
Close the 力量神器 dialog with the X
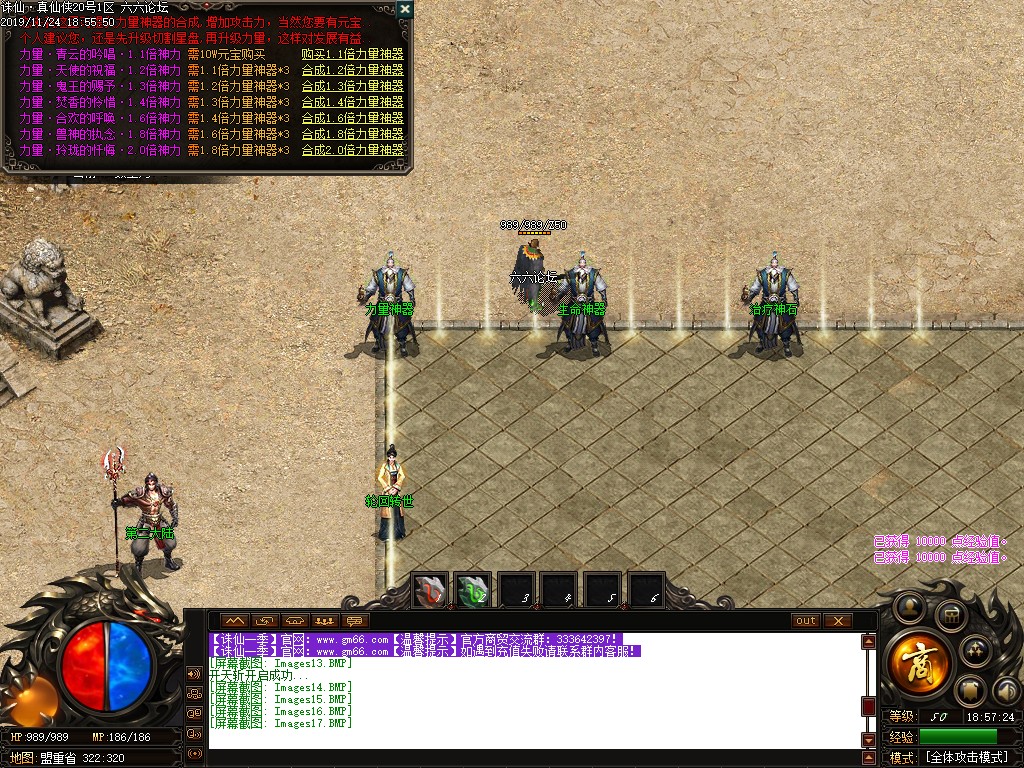(404, 9)
